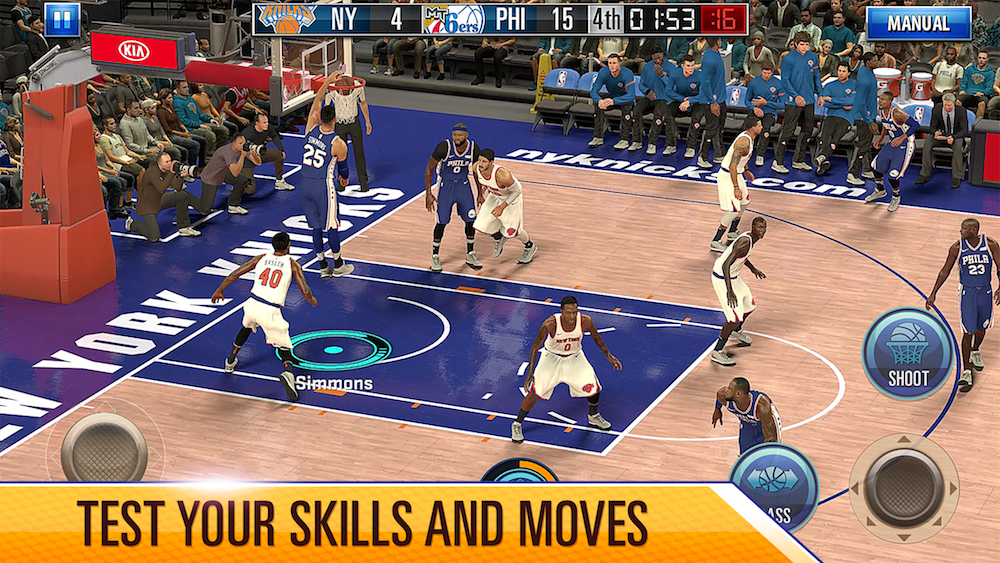Toggle the MANUAL control mode button
Viewport: 1000px width, 563px height.
[918, 22]
